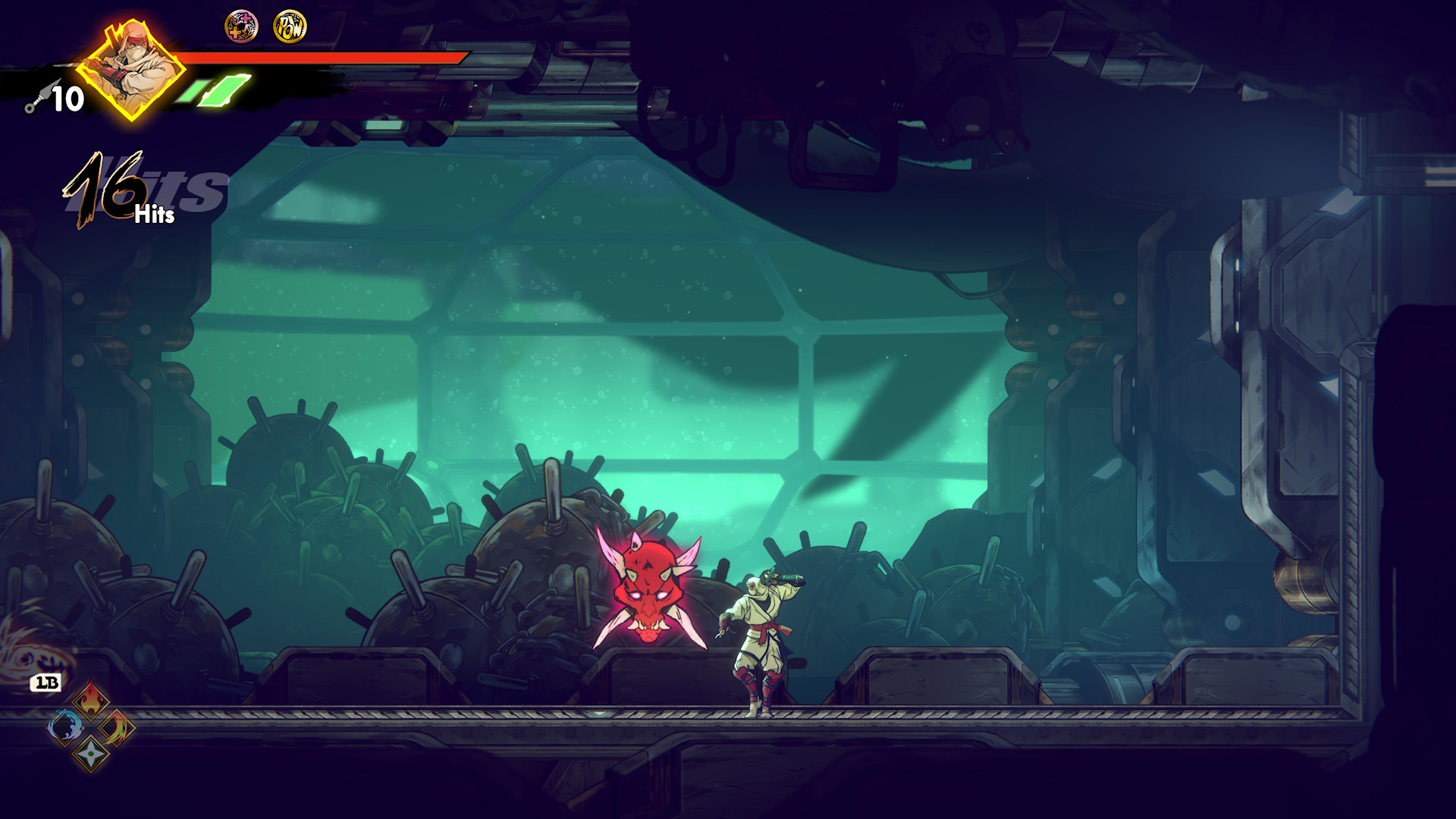Viewport: 1456px width, 819px height.
Task: Activate the fire ninpo ability
Action: 91,700
